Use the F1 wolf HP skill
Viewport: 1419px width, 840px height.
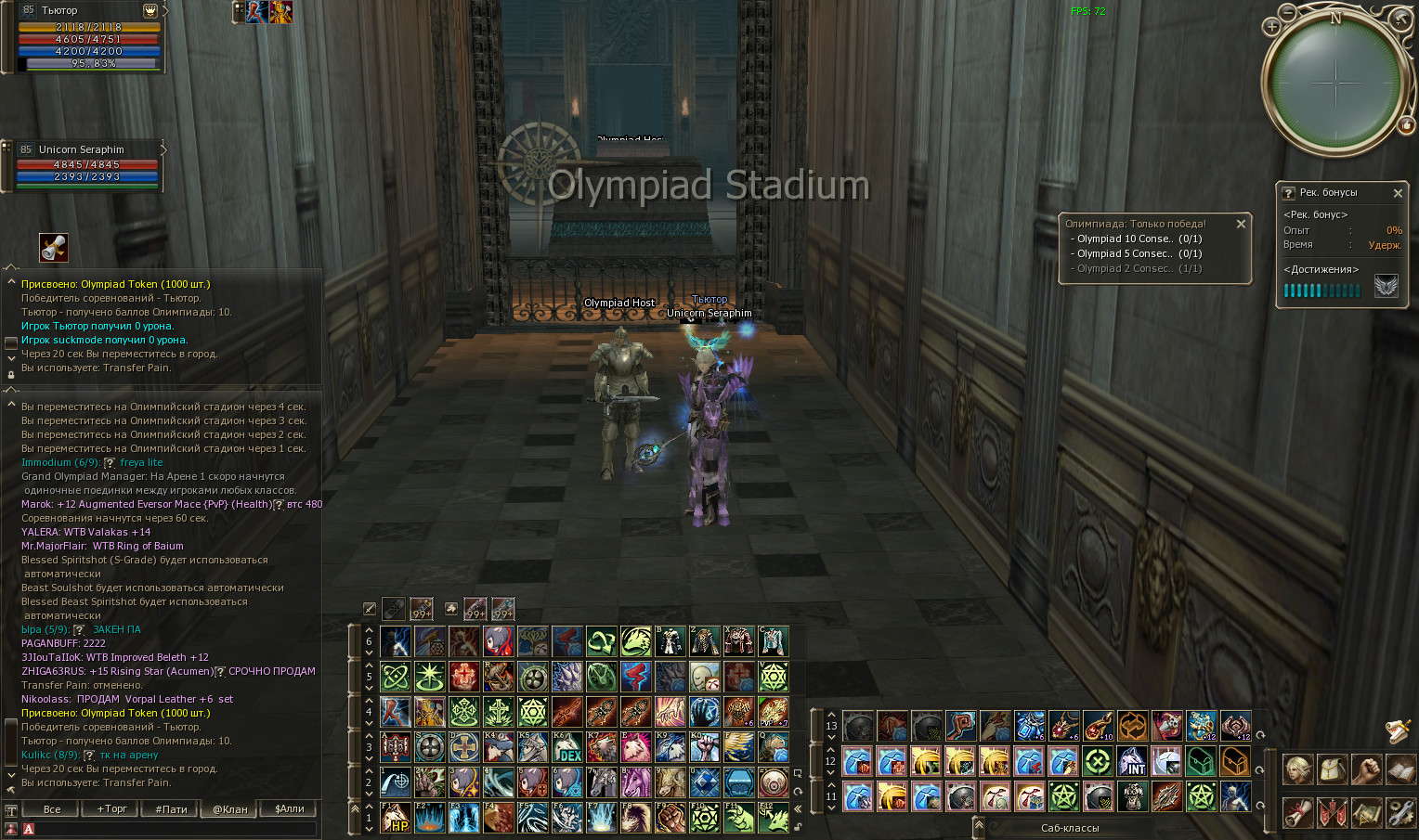coord(396,818)
